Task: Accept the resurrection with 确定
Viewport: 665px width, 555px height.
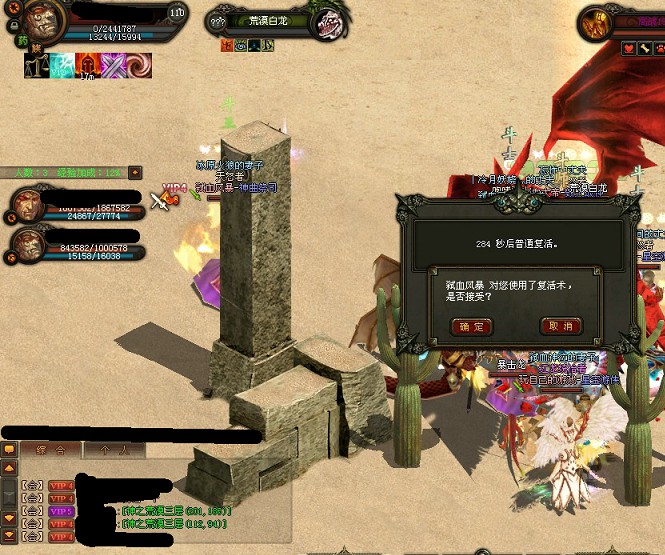Action: click(x=472, y=326)
